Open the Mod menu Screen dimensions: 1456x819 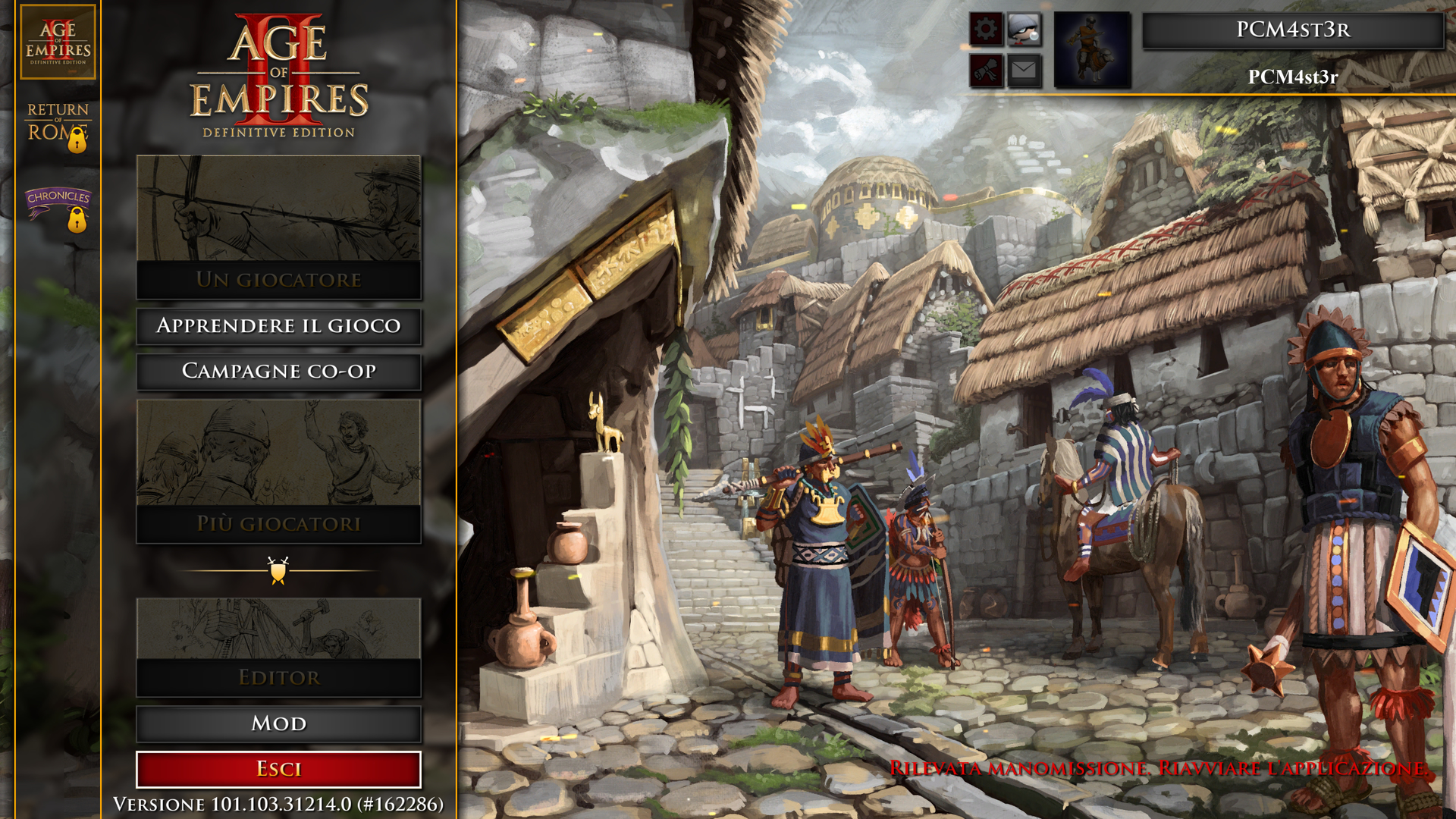pos(278,723)
